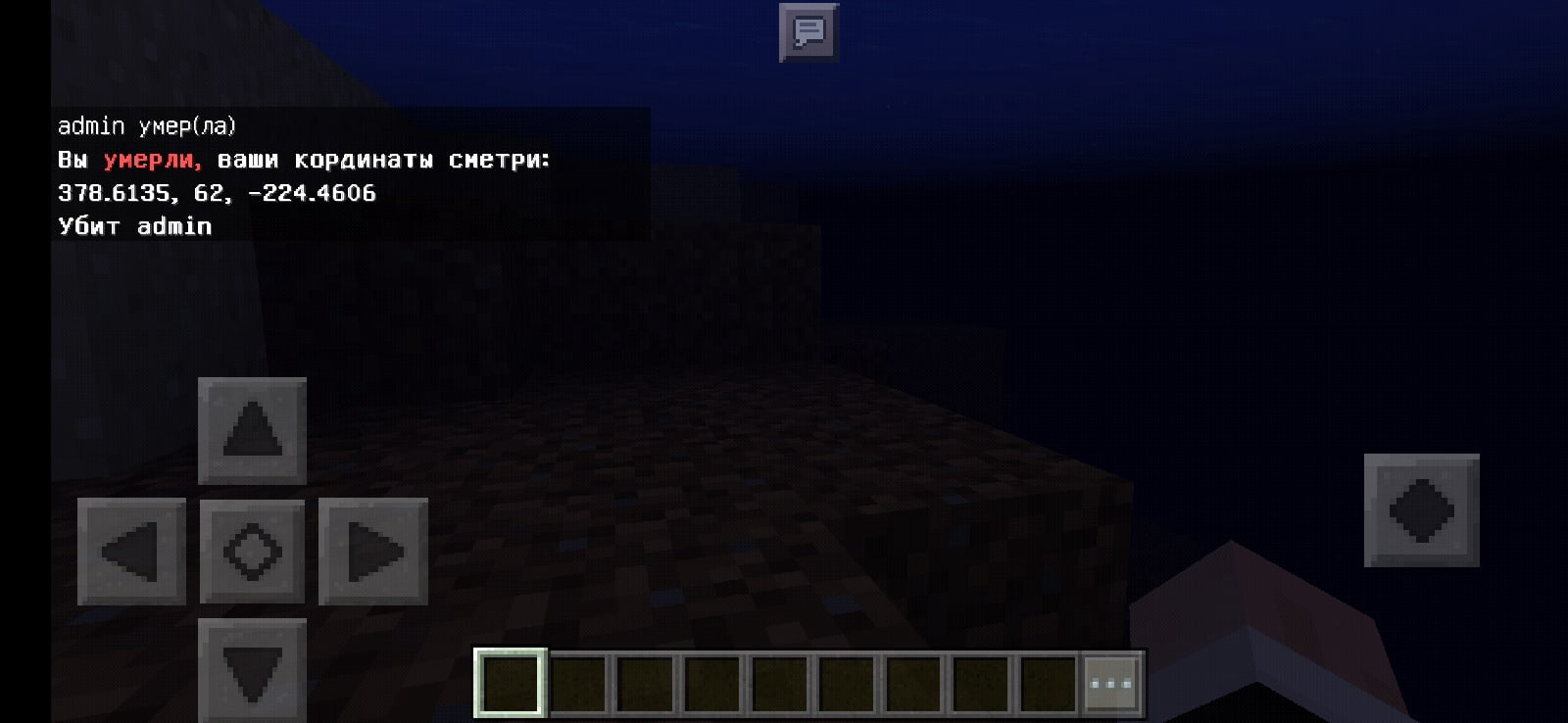Tap the move left arrow

[131, 552]
